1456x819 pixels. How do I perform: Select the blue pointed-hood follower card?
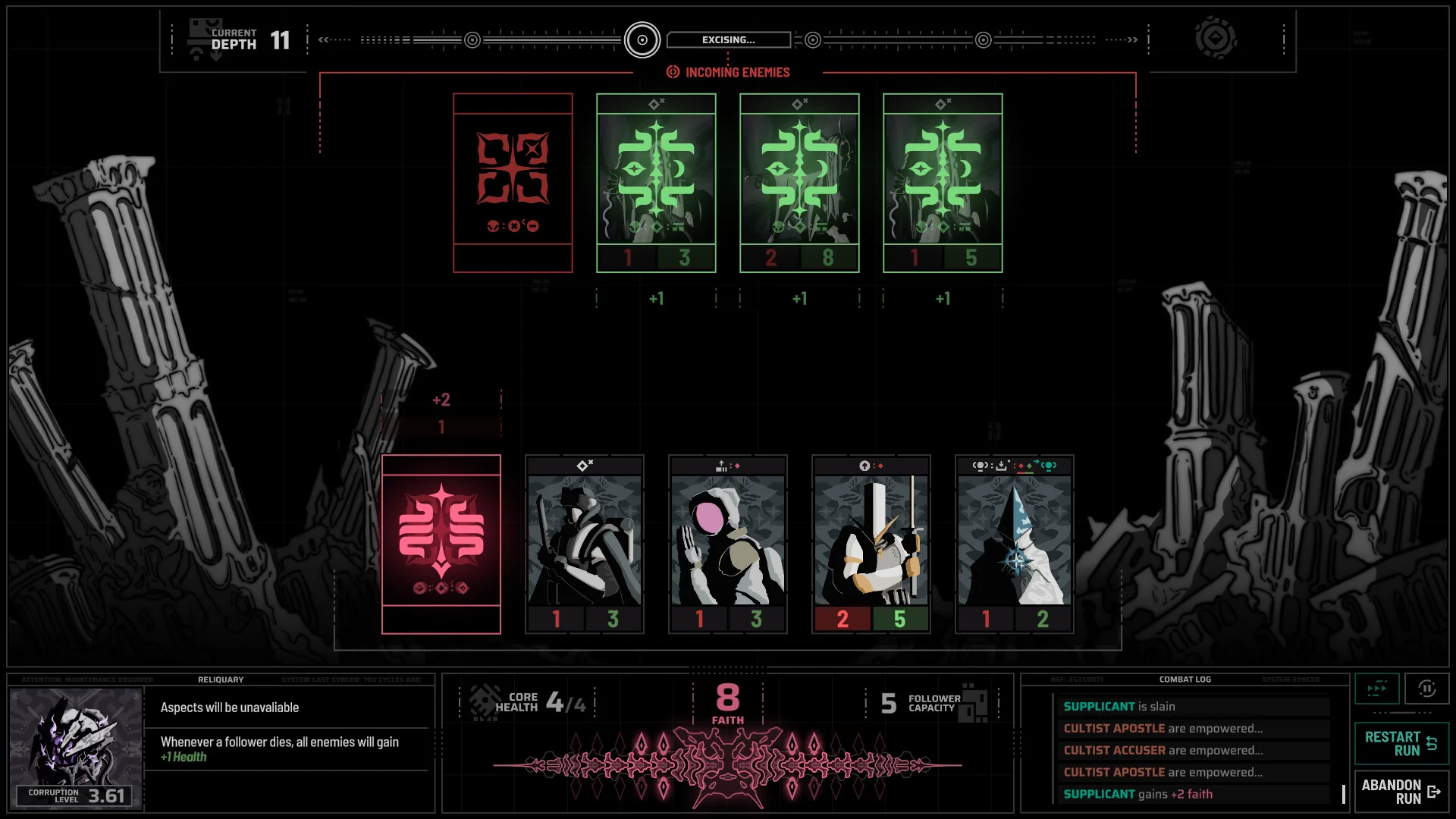point(1014,544)
